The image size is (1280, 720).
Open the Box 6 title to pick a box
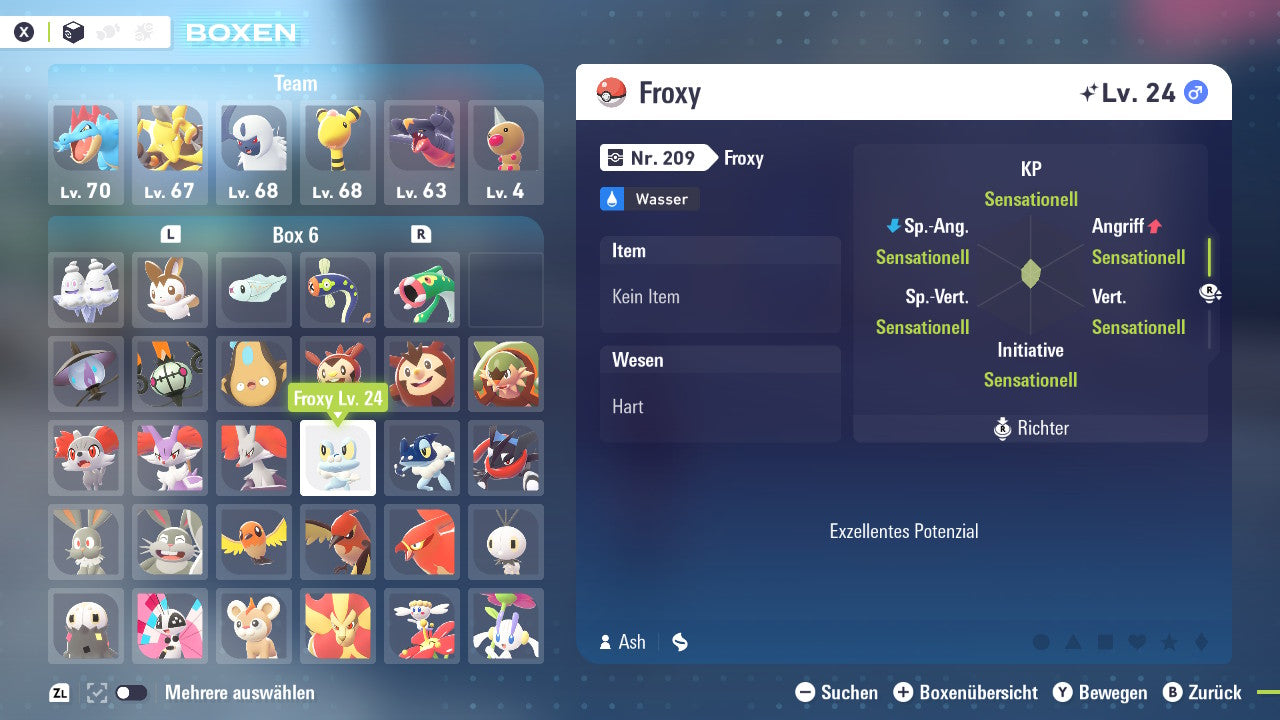click(295, 234)
